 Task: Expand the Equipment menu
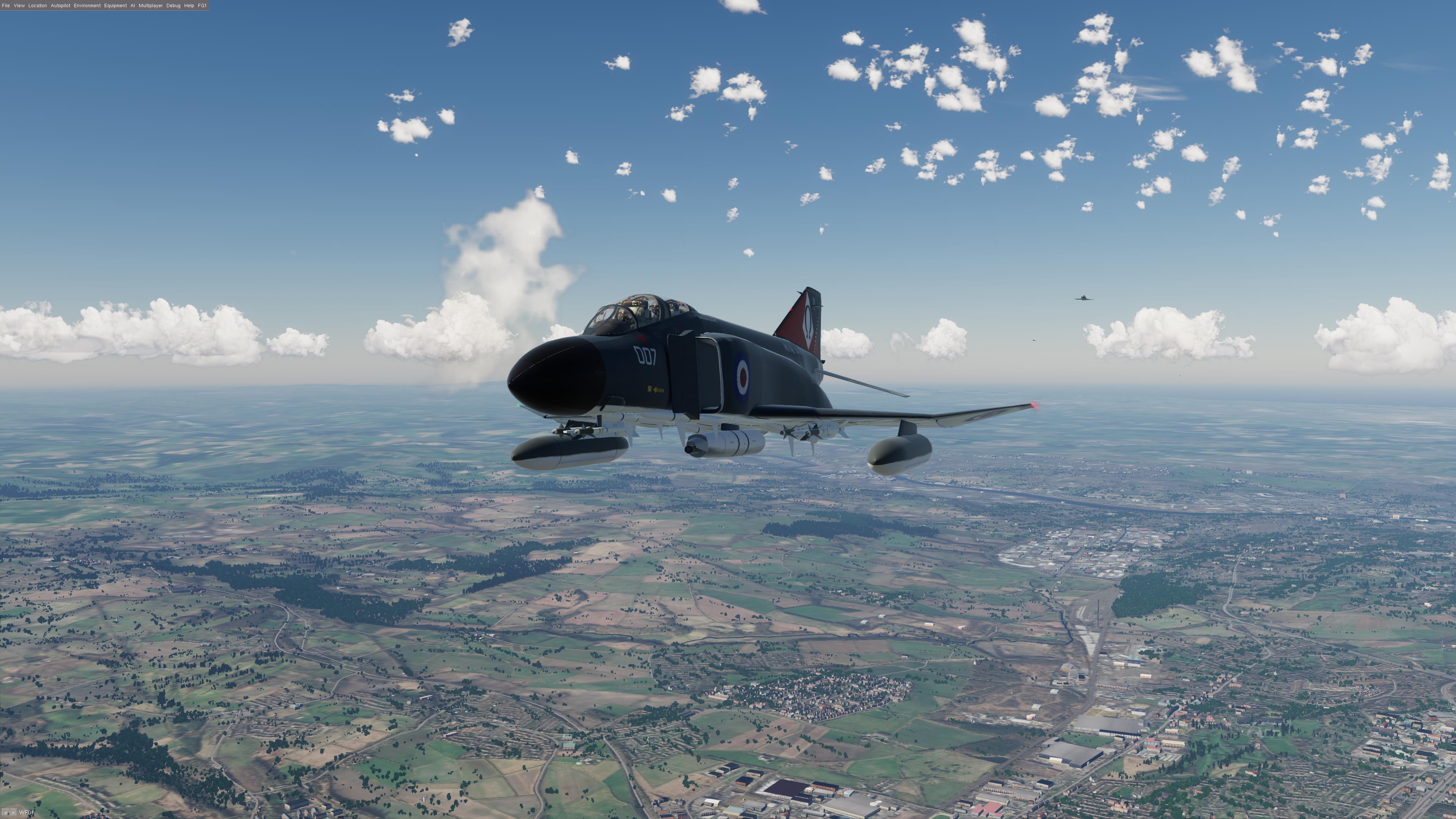[115, 6]
